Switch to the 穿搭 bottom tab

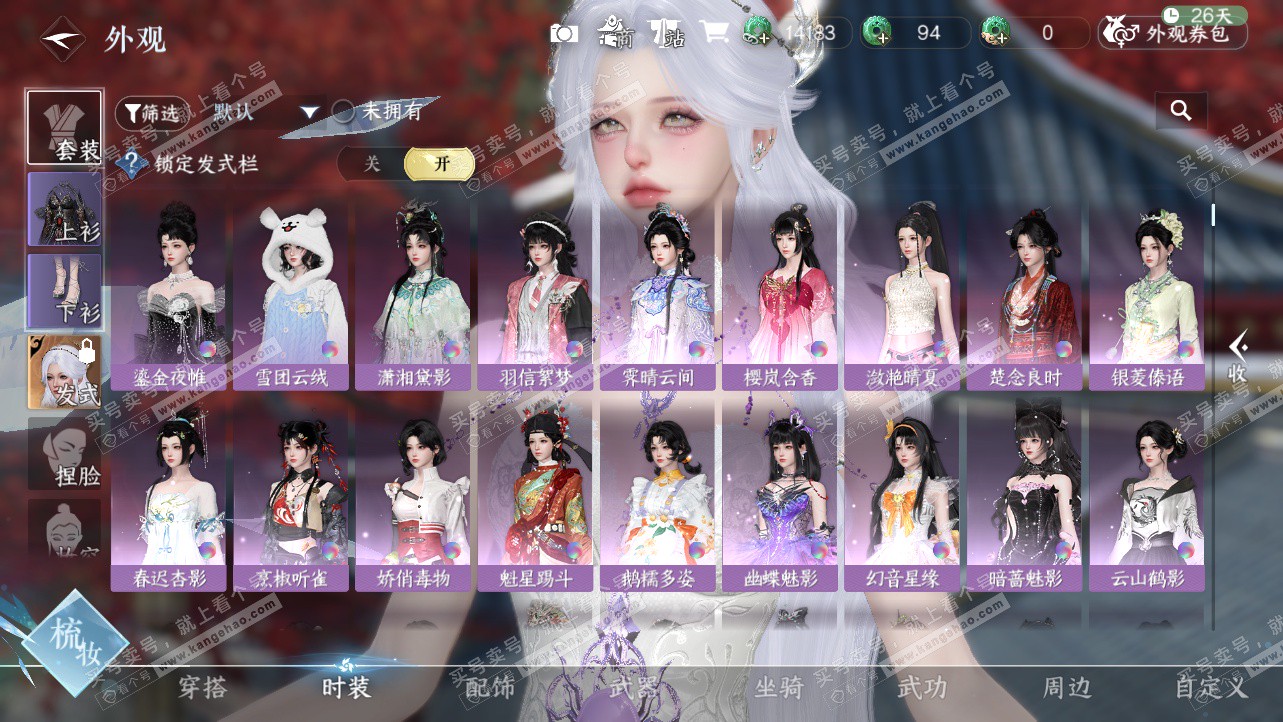click(x=203, y=688)
